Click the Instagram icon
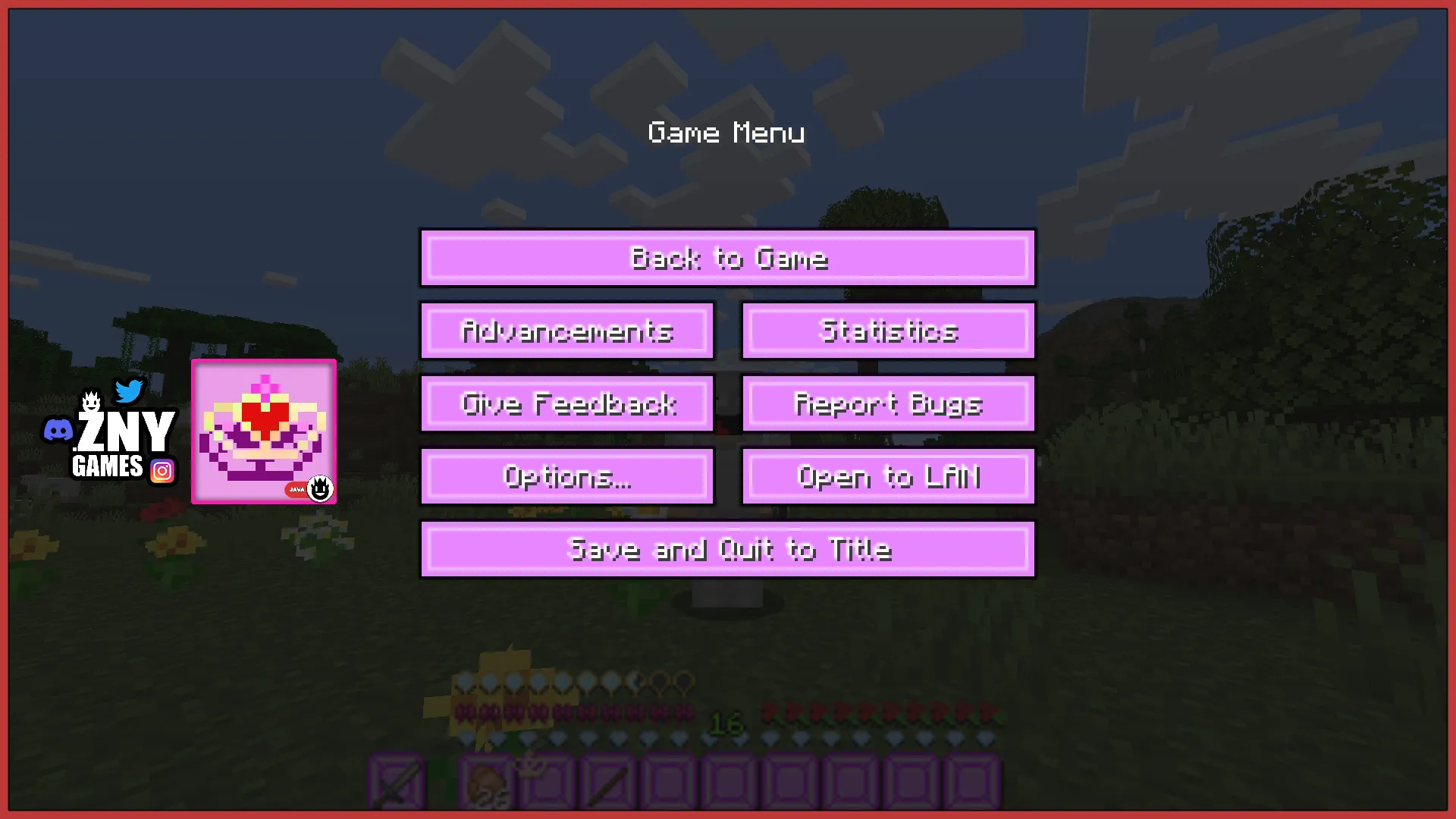 tap(162, 472)
